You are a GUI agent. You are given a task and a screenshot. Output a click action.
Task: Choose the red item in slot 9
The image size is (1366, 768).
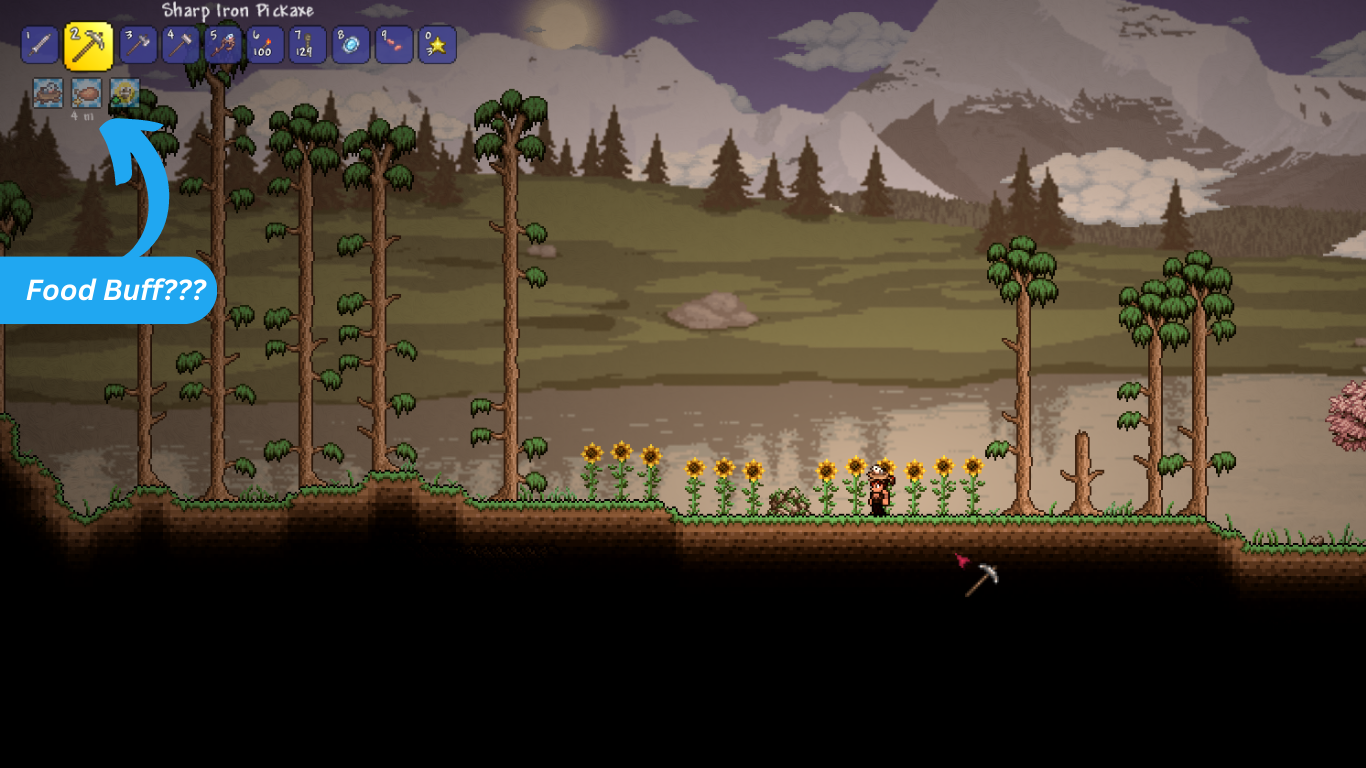tap(394, 45)
